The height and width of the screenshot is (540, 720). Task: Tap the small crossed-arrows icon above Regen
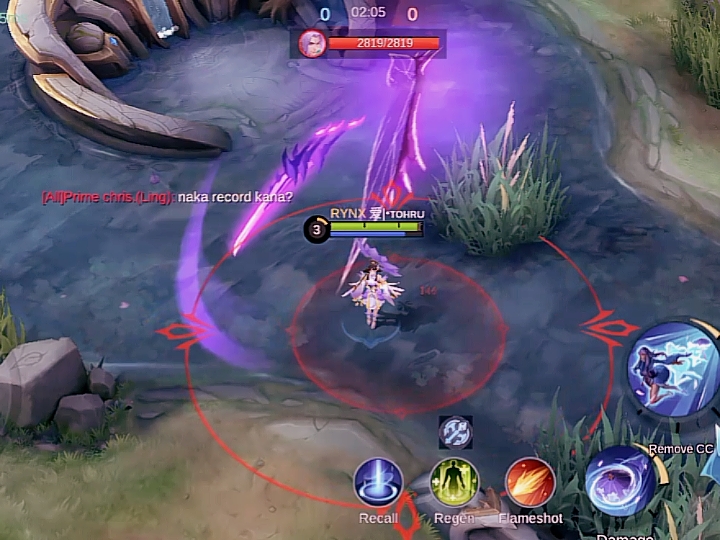click(x=455, y=432)
